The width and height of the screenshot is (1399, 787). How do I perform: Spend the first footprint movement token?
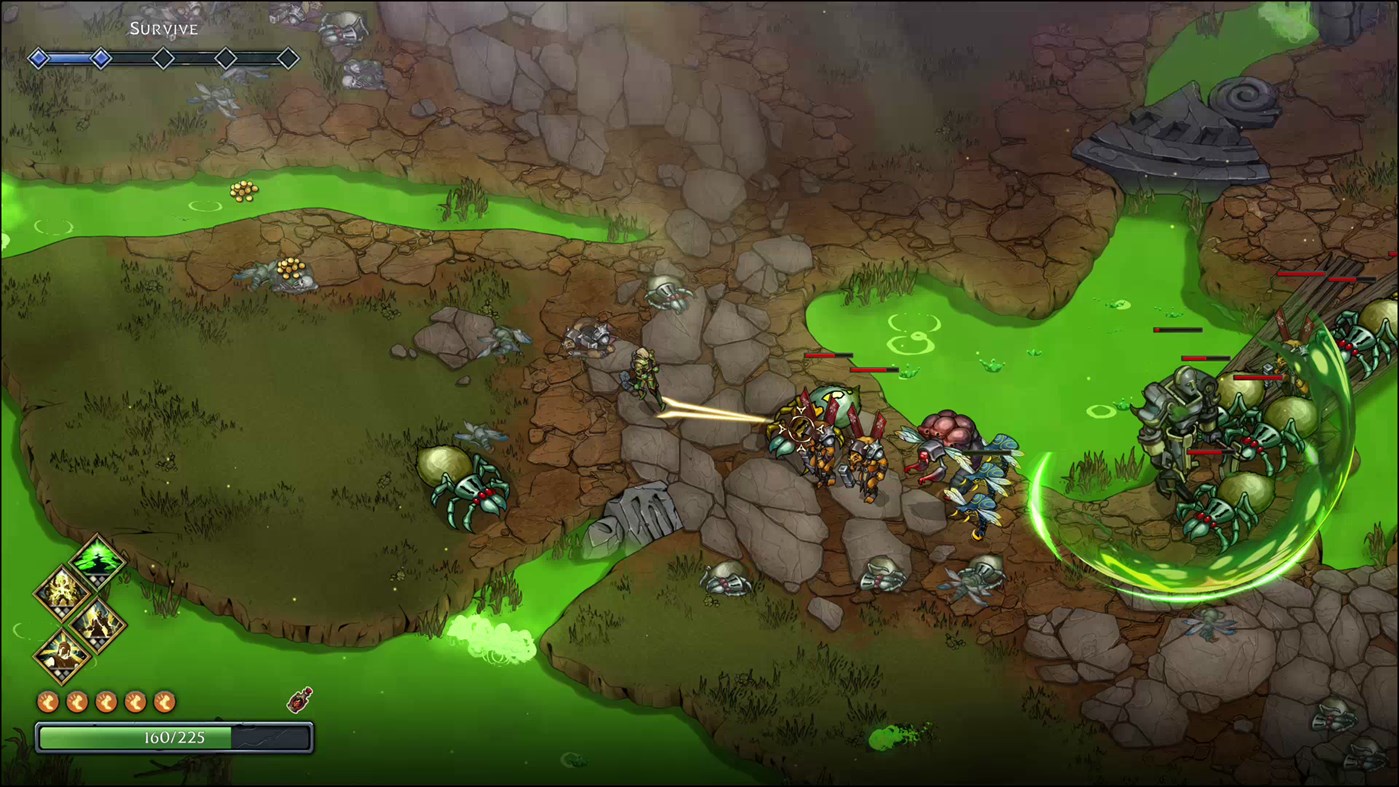[48, 701]
